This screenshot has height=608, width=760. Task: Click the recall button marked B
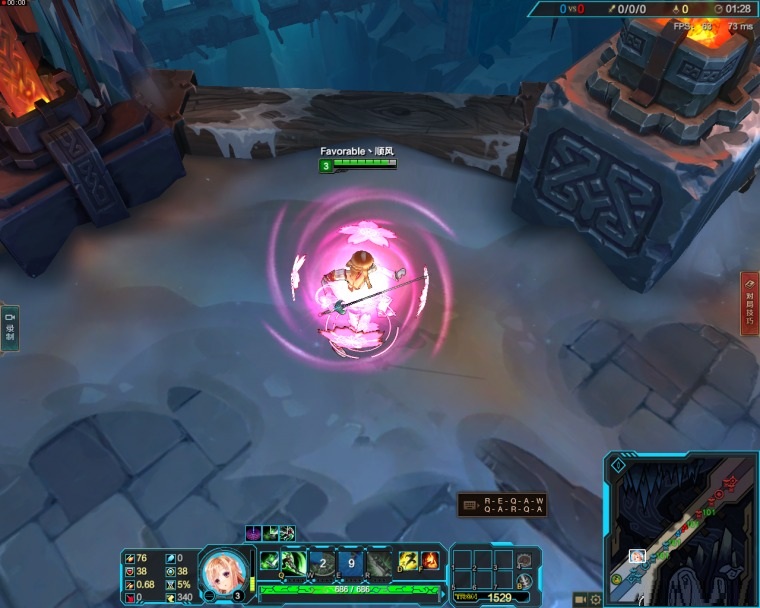[x=524, y=581]
